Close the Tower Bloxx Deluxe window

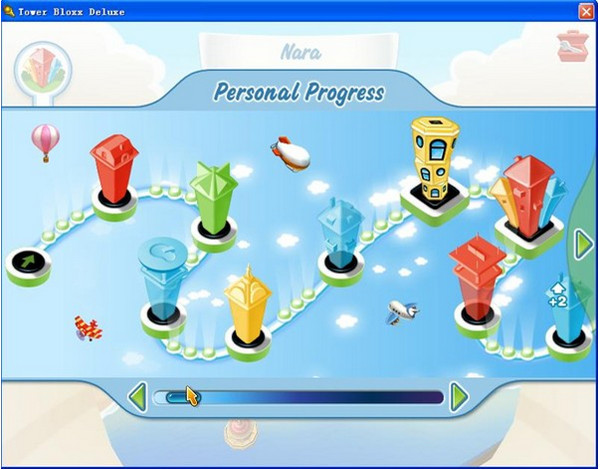pyautogui.click(x=586, y=11)
